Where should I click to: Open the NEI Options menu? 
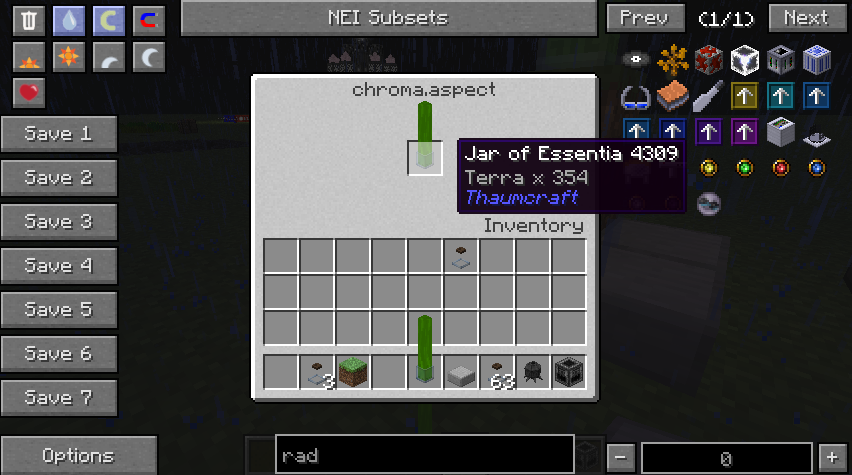click(78, 456)
